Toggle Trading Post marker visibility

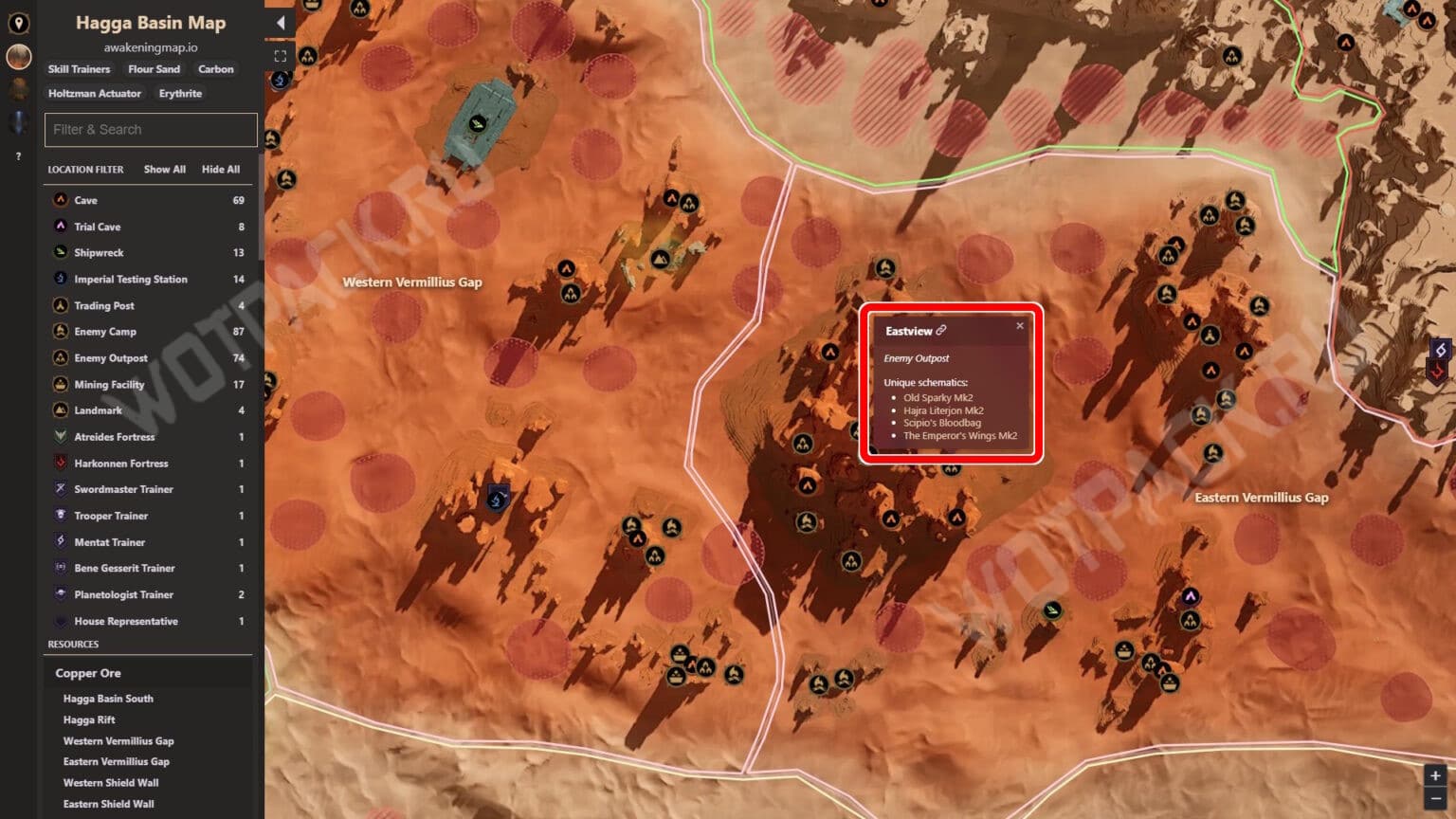[x=61, y=305]
